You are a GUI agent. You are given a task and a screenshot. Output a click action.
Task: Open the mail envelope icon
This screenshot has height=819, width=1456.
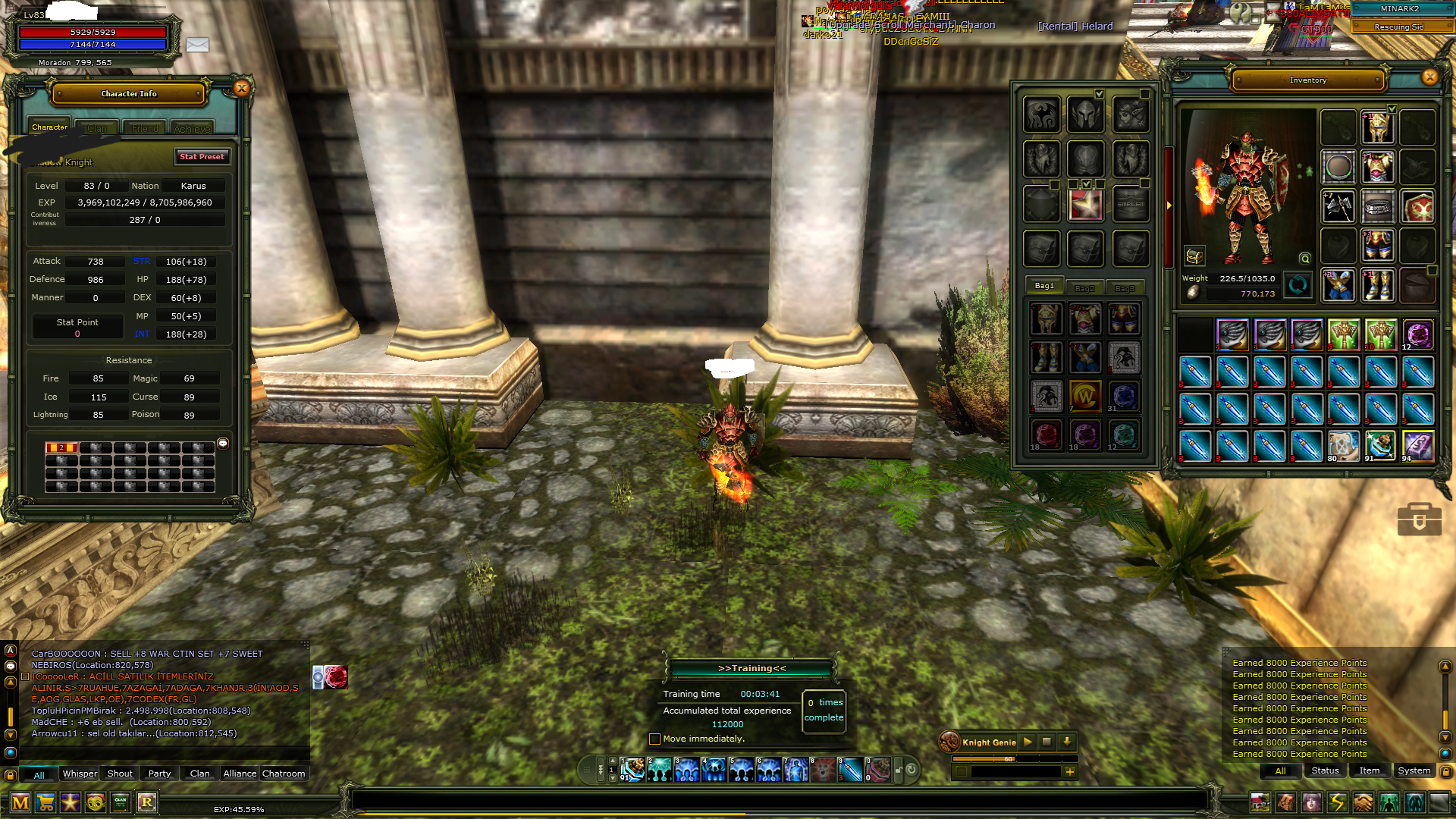point(197,45)
